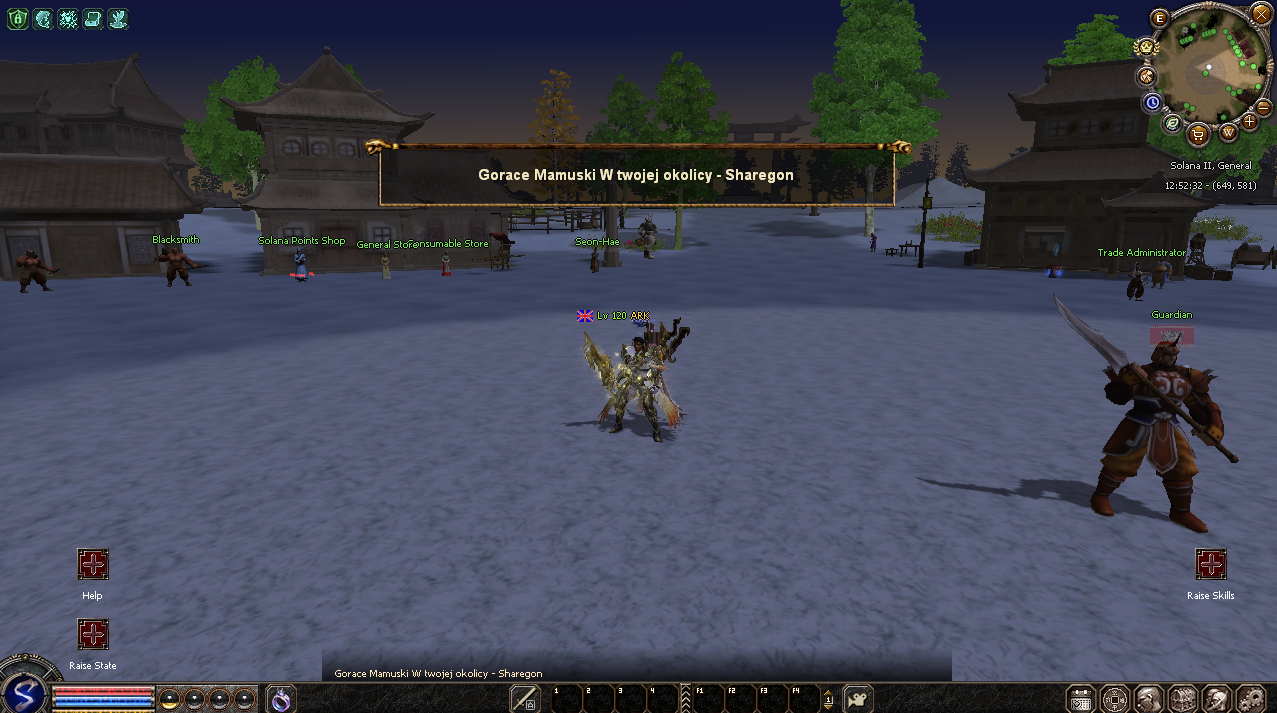Image resolution: width=1277 pixels, height=713 pixels.
Task: Click the first buff icon in top-left
Action: (x=17, y=18)
